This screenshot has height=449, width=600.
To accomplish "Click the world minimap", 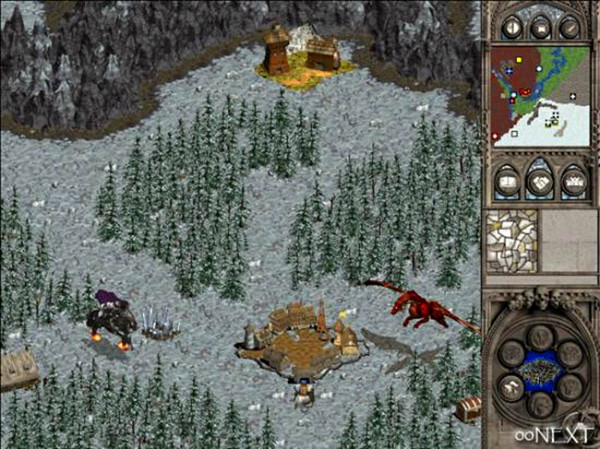I will [540, 95].
